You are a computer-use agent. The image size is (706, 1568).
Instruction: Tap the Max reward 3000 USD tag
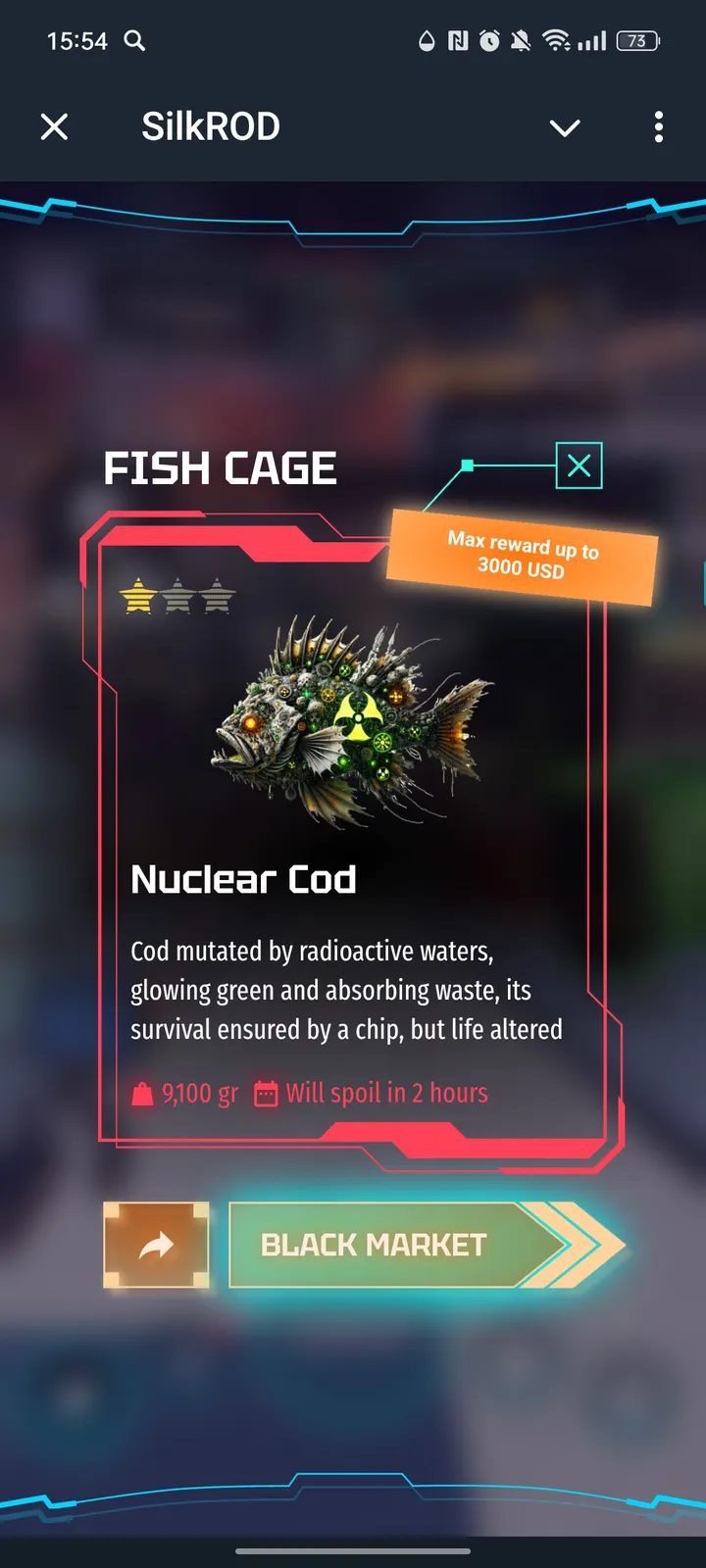point(522,556)
